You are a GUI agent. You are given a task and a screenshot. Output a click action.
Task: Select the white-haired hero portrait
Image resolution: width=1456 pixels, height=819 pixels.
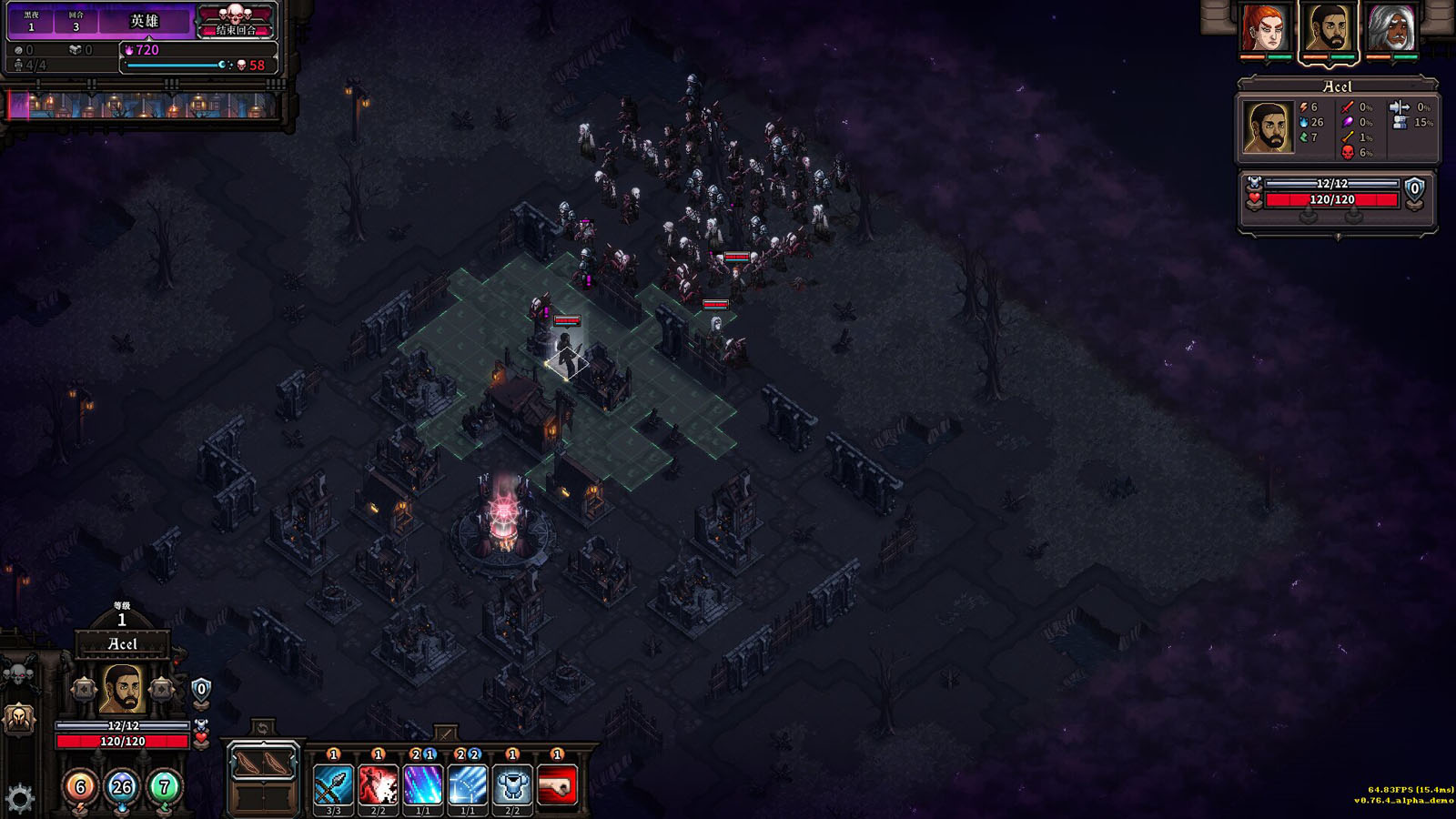[x=1391, y=28]
